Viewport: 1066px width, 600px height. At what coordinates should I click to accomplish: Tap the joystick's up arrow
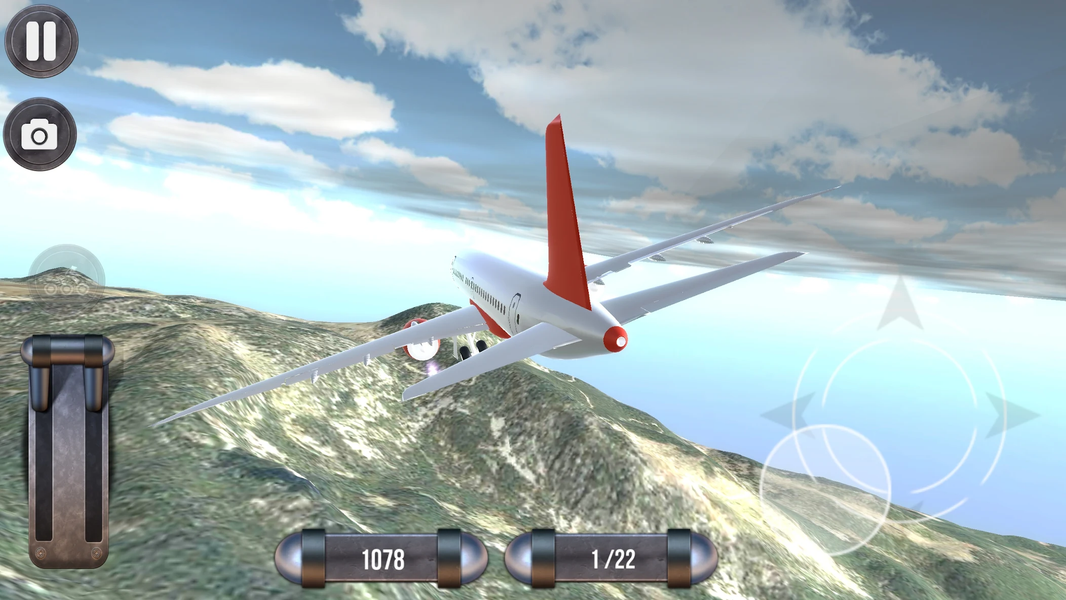click(900, 303)
